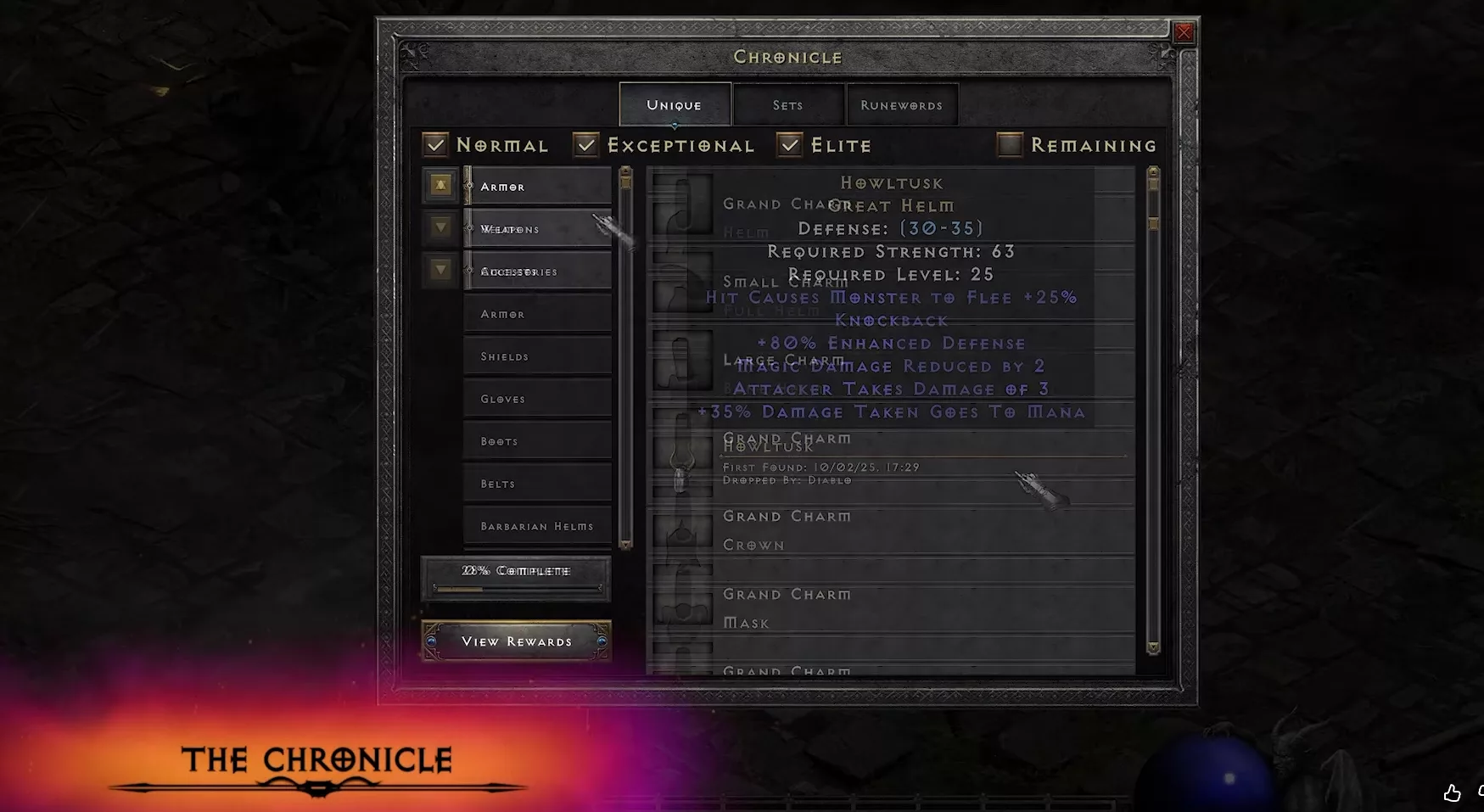Uncheck the Exceptional filter
The image size is (1484, 812).
coord(586,145)
